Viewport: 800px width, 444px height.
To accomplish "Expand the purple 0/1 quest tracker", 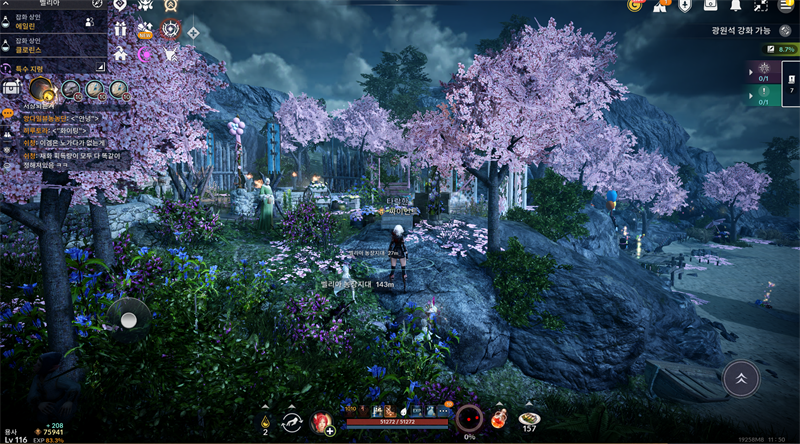I will pos(760,73).
